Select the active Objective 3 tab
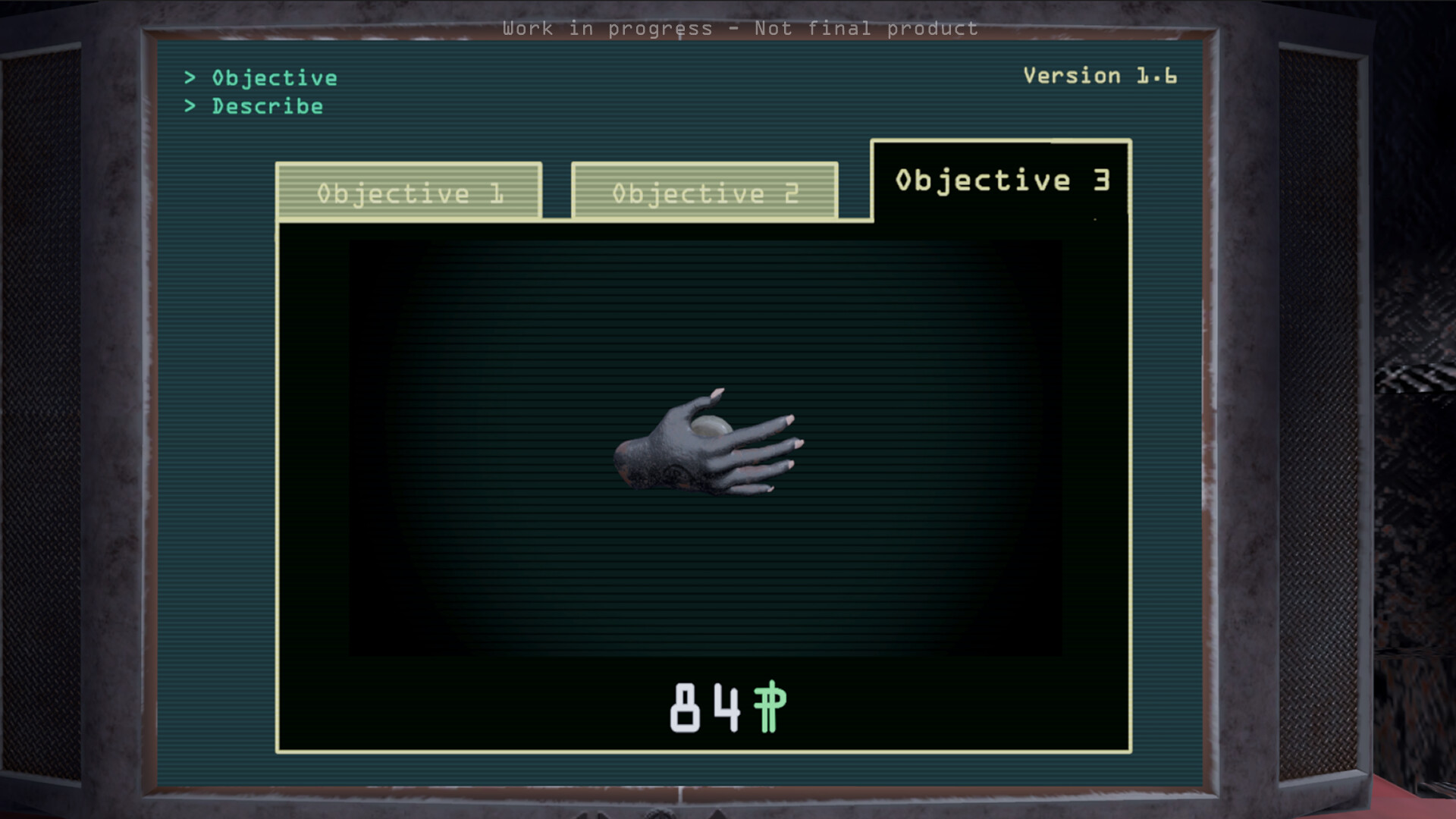The width and height of the screenshot is (1456, 819). pos(1003,179)
